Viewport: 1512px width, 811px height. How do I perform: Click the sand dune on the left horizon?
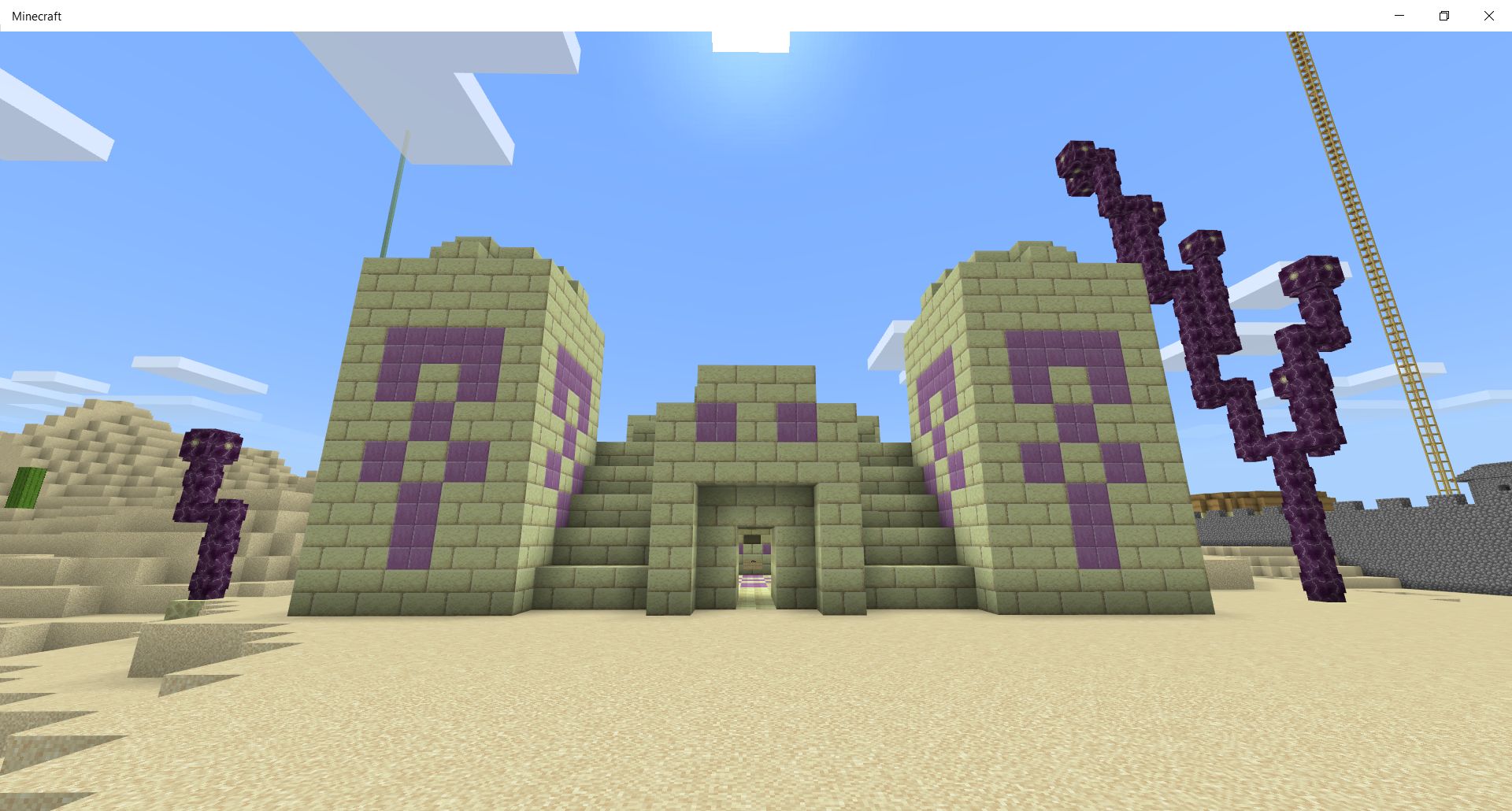[102, 441]
